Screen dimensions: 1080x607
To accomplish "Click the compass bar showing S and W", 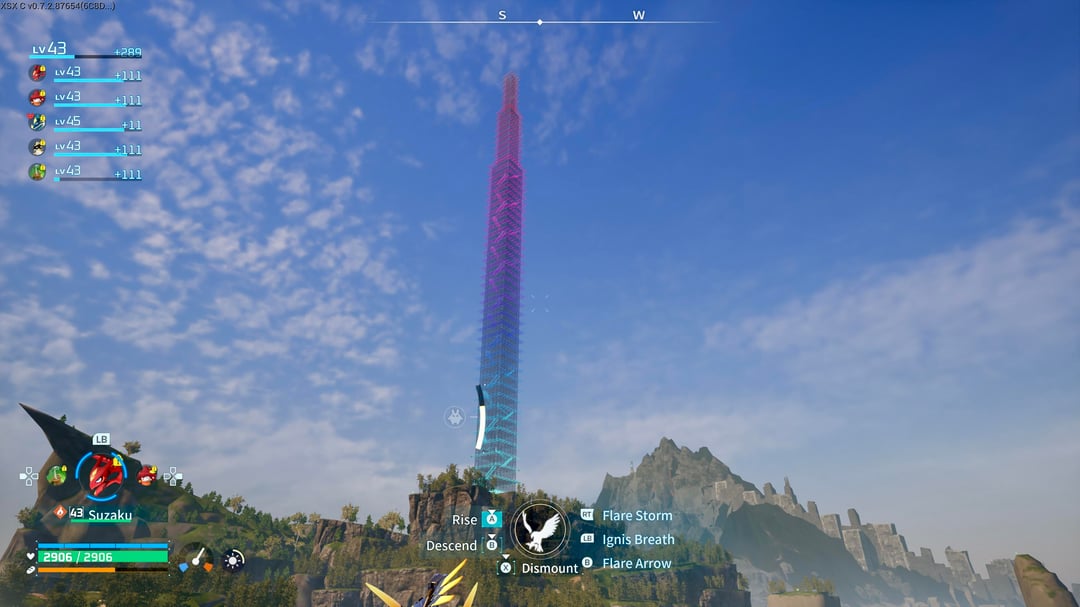I will (540, 18).
